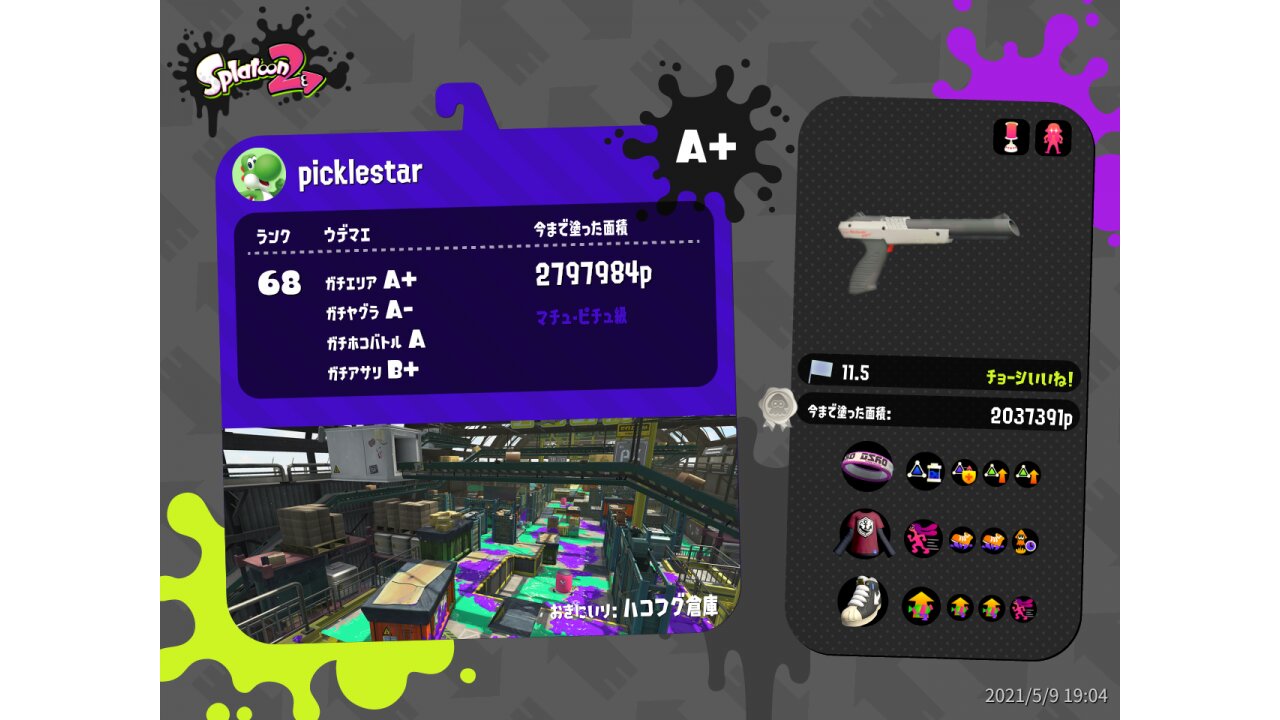Select the red suction bomb sub weapon icon
The height and width of the screenshot is (720, 1280).
click(x=1011, y=138)
